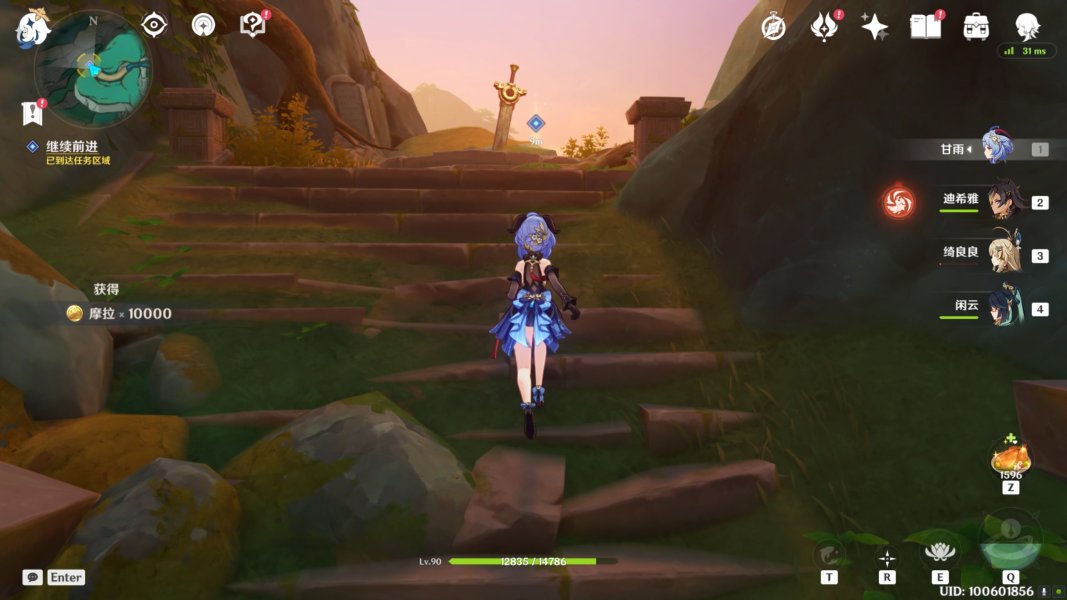Click the bookmark icon below the minimap
1067x600 pixels.
[x=32, y=113]
